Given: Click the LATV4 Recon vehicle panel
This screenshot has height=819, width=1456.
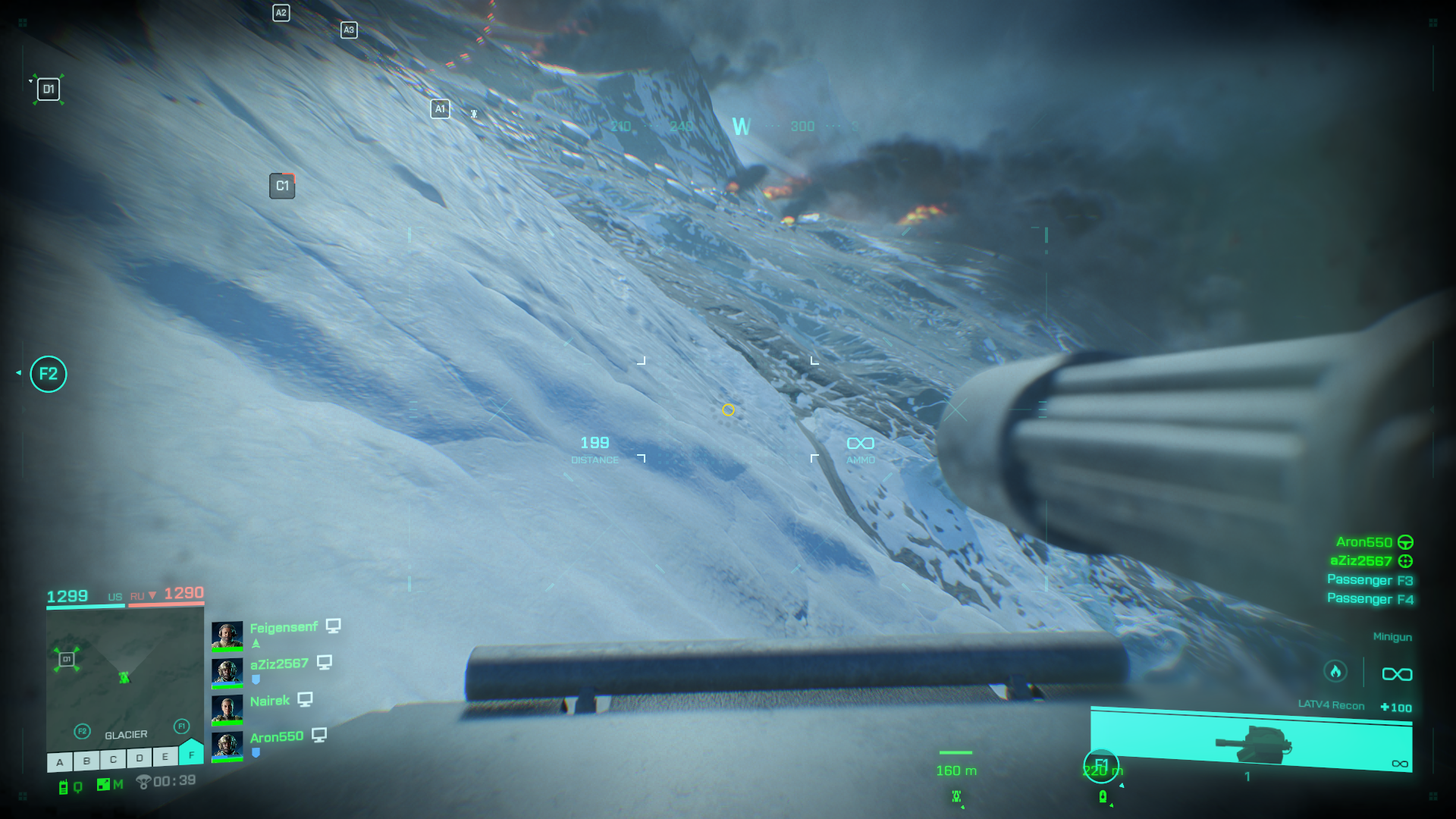Looking at the screenshot, I should click(1251, 740).
